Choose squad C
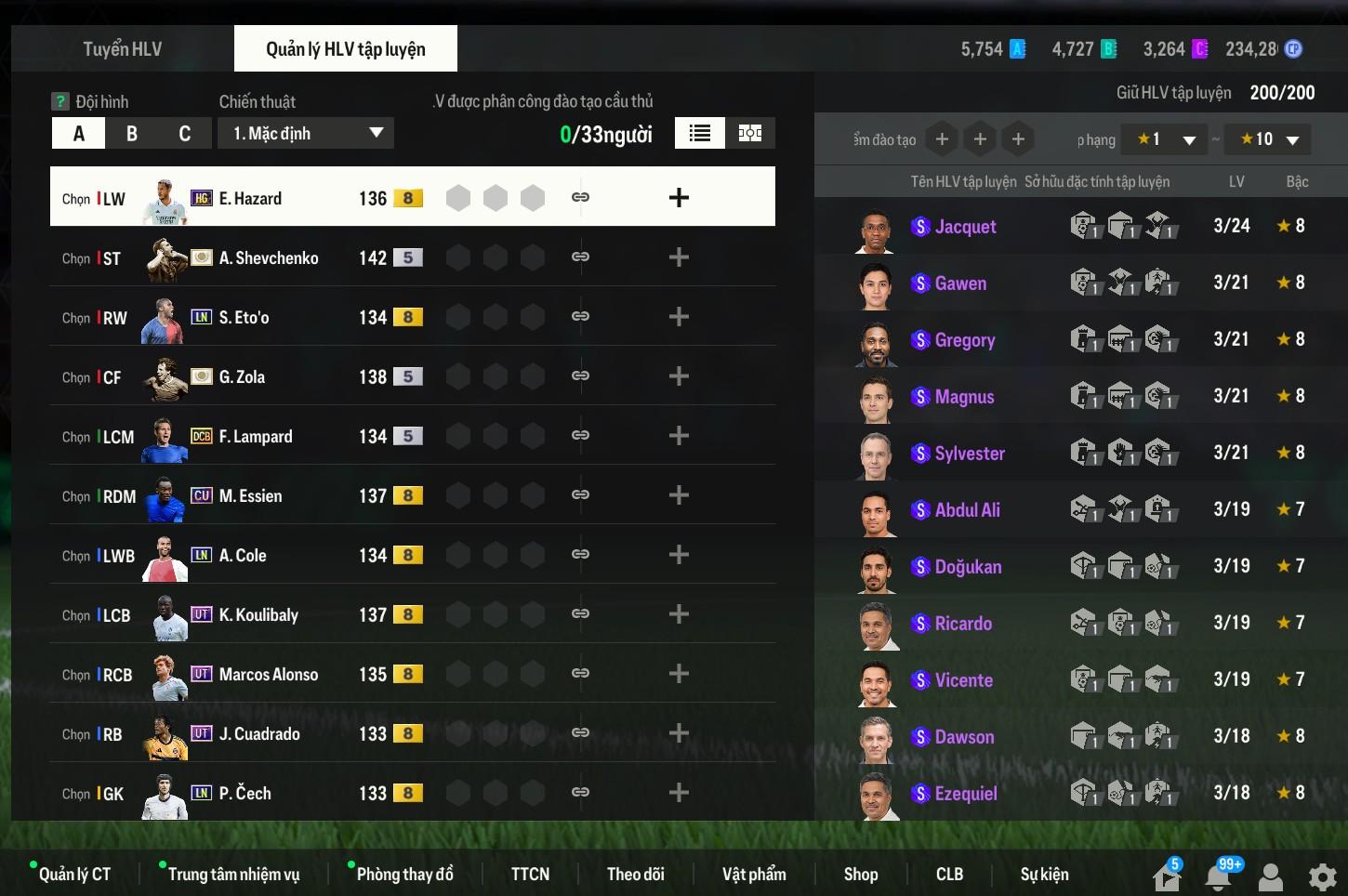1348x896 pixels. (184, 134)
